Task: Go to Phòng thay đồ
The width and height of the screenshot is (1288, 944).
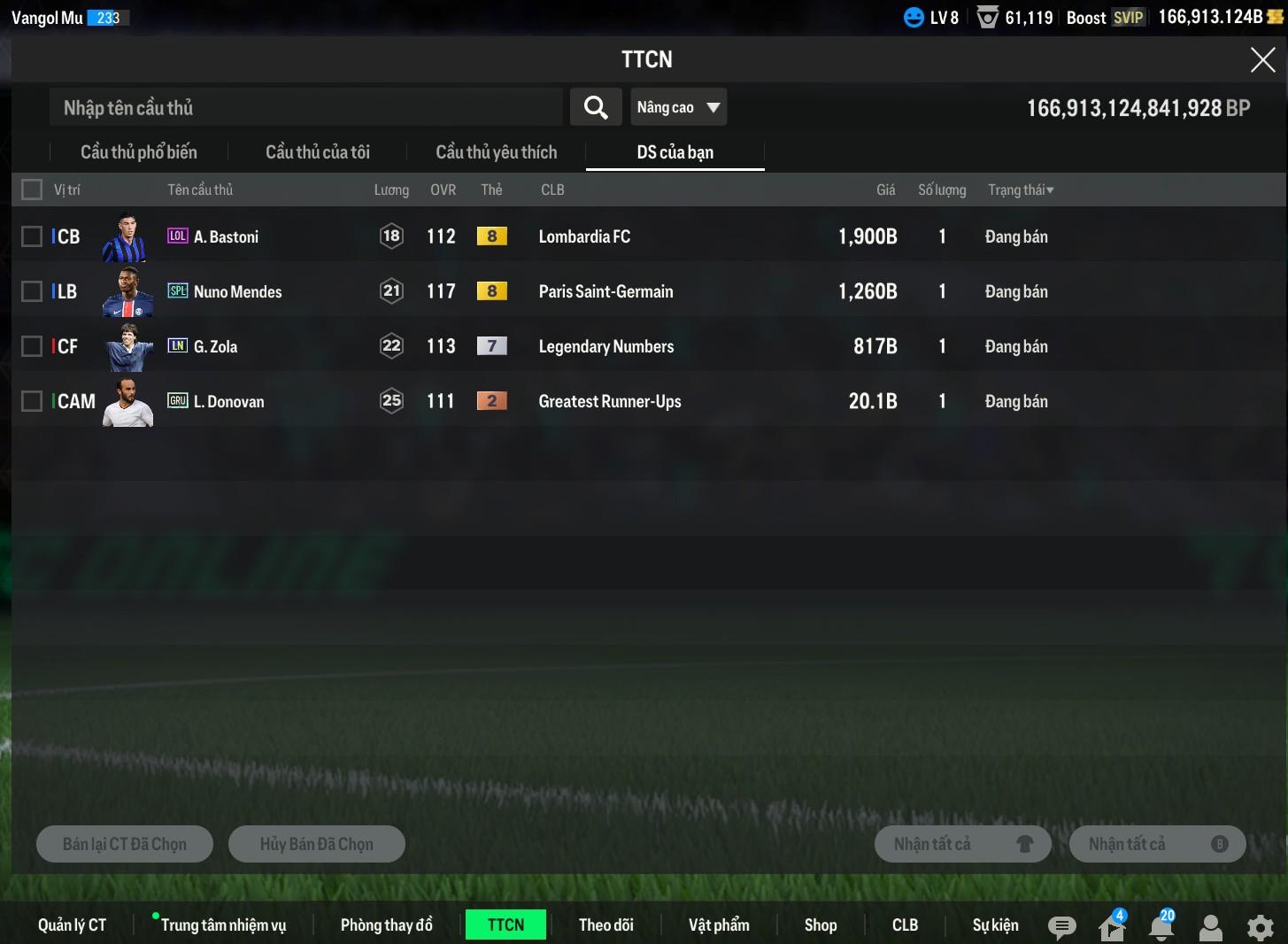Action: click(x=387, y=925)
